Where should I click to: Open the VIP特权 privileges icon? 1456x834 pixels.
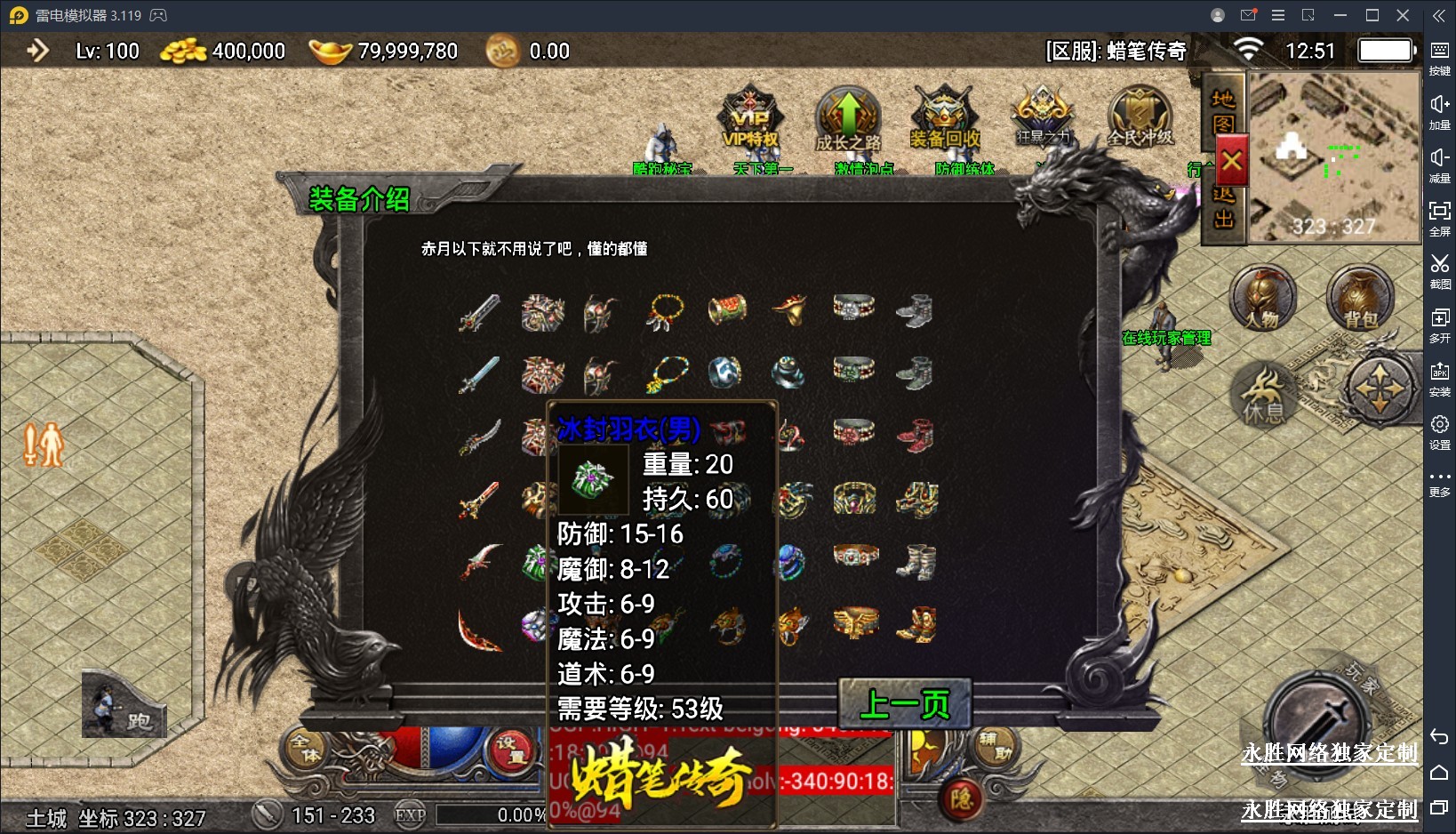tap(751, 118)
